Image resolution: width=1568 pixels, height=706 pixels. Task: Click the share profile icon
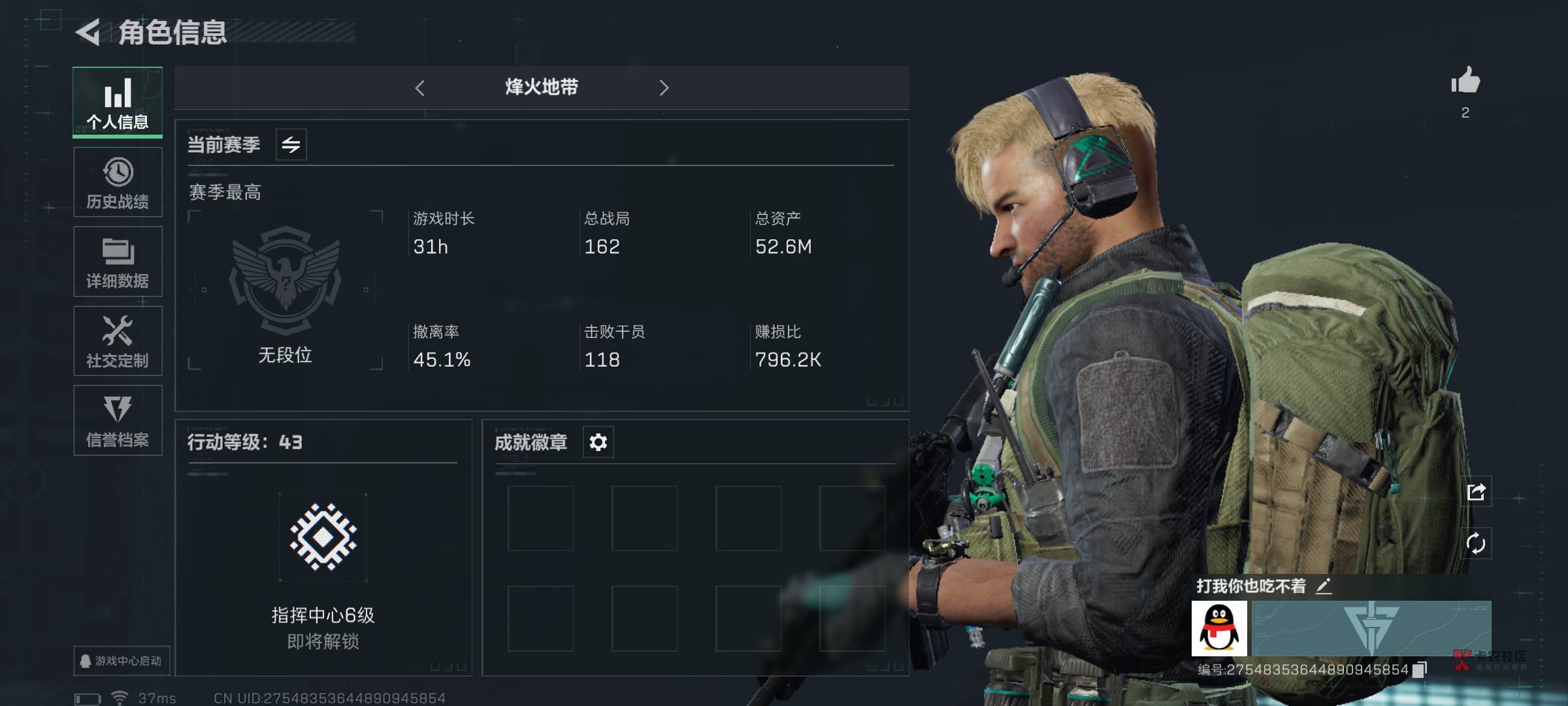(x=1476, y=492)
